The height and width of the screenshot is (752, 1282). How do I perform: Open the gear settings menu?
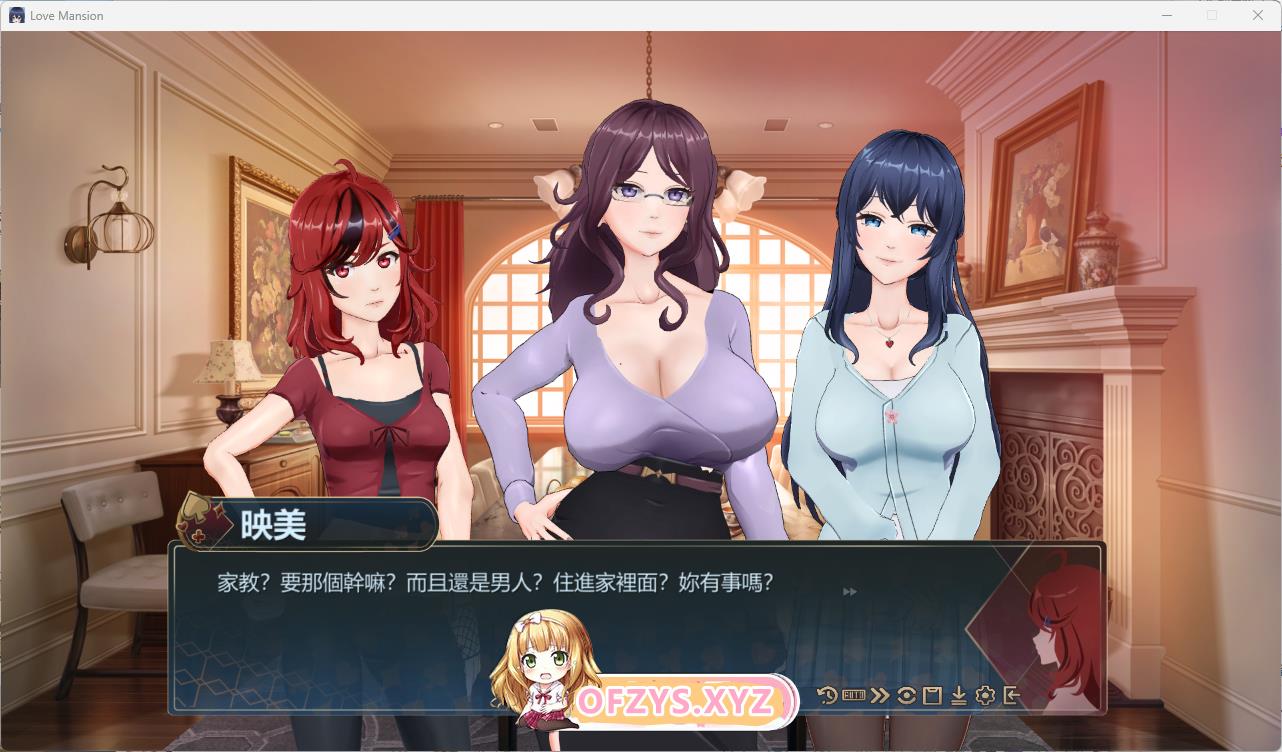tap(985, 695)
